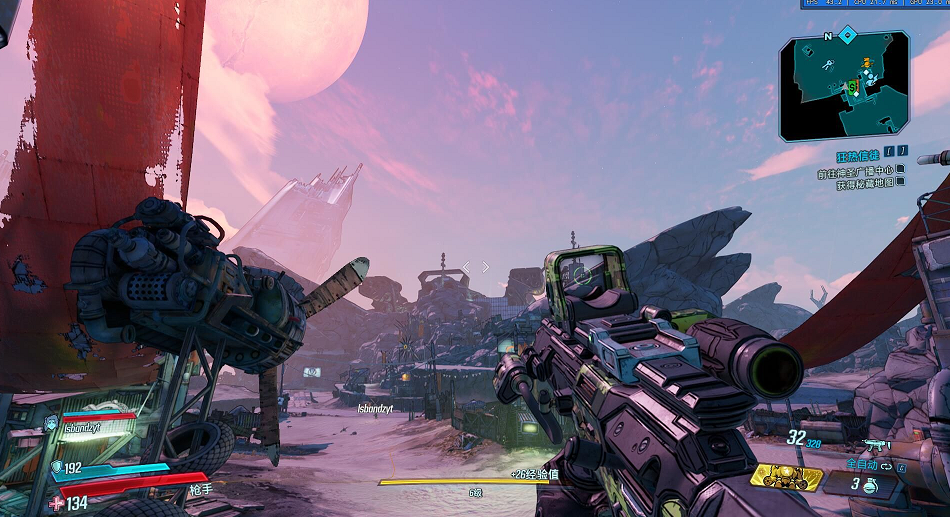Open the minimap in the corner

coord(845,86)
